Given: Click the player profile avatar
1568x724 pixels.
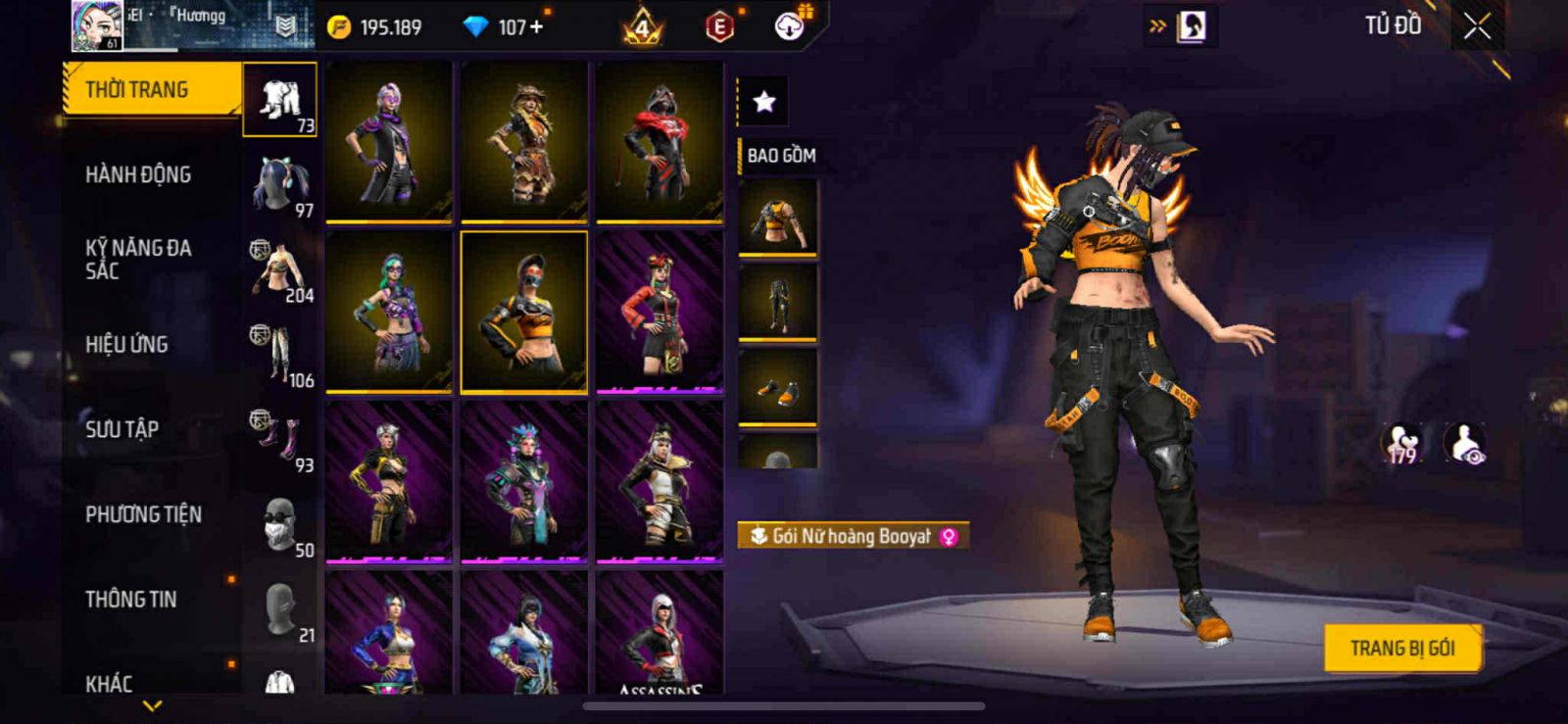Looking at the screenshot, I should (97, 25).
